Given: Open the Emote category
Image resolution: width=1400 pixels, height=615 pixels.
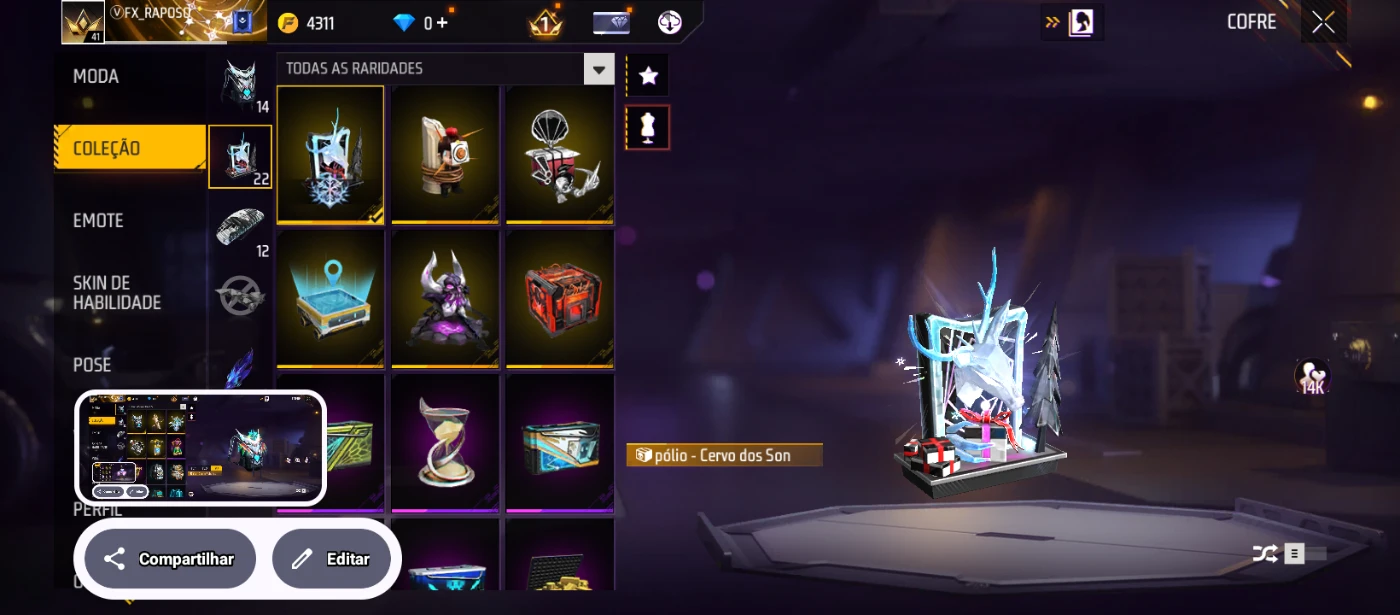Looking at the screenshot, I should 99,221.
